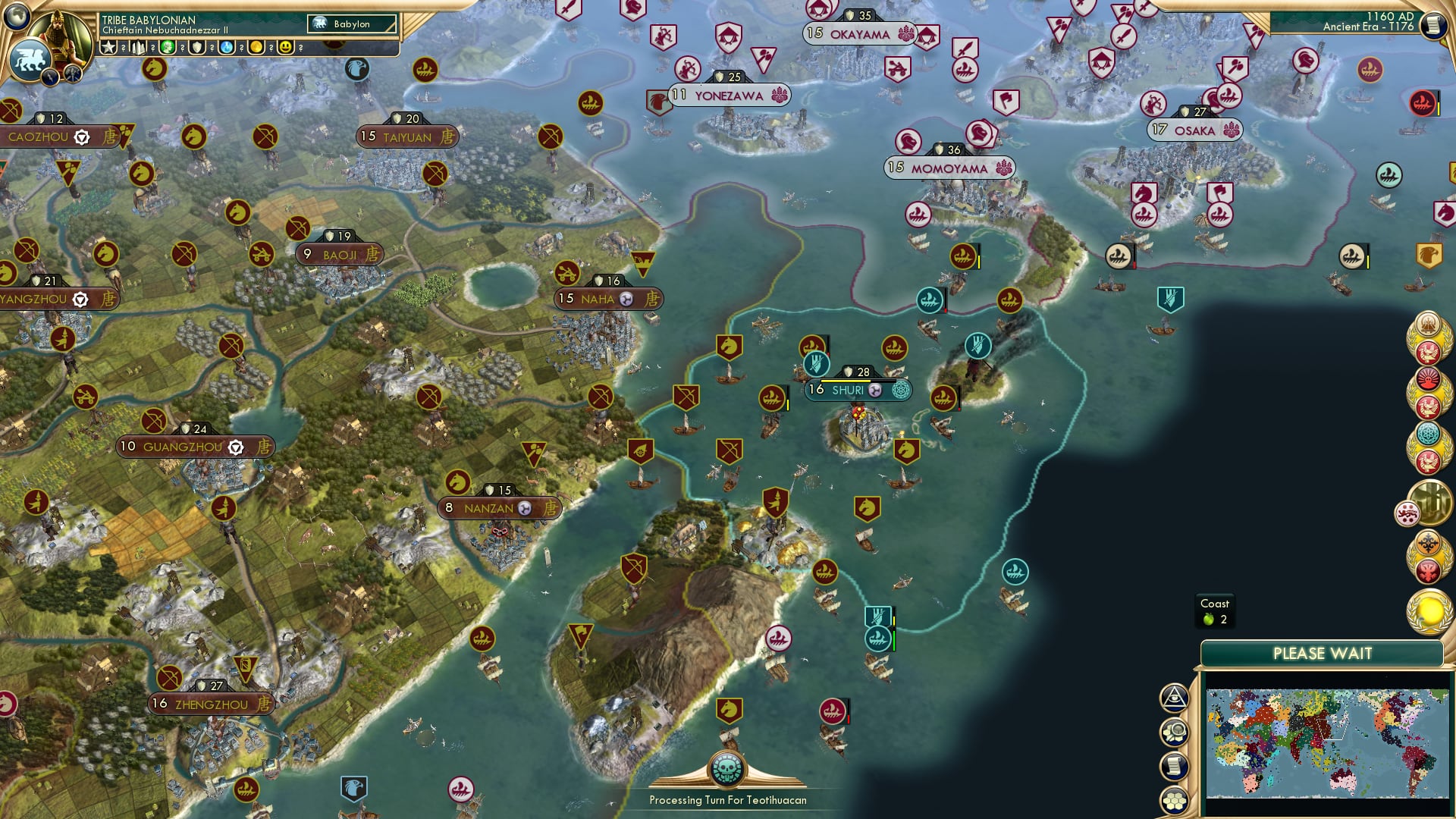Select the resource icons button above the minimap
The height and width of the screenshot is (819, 1456).
pos(1174,731)
